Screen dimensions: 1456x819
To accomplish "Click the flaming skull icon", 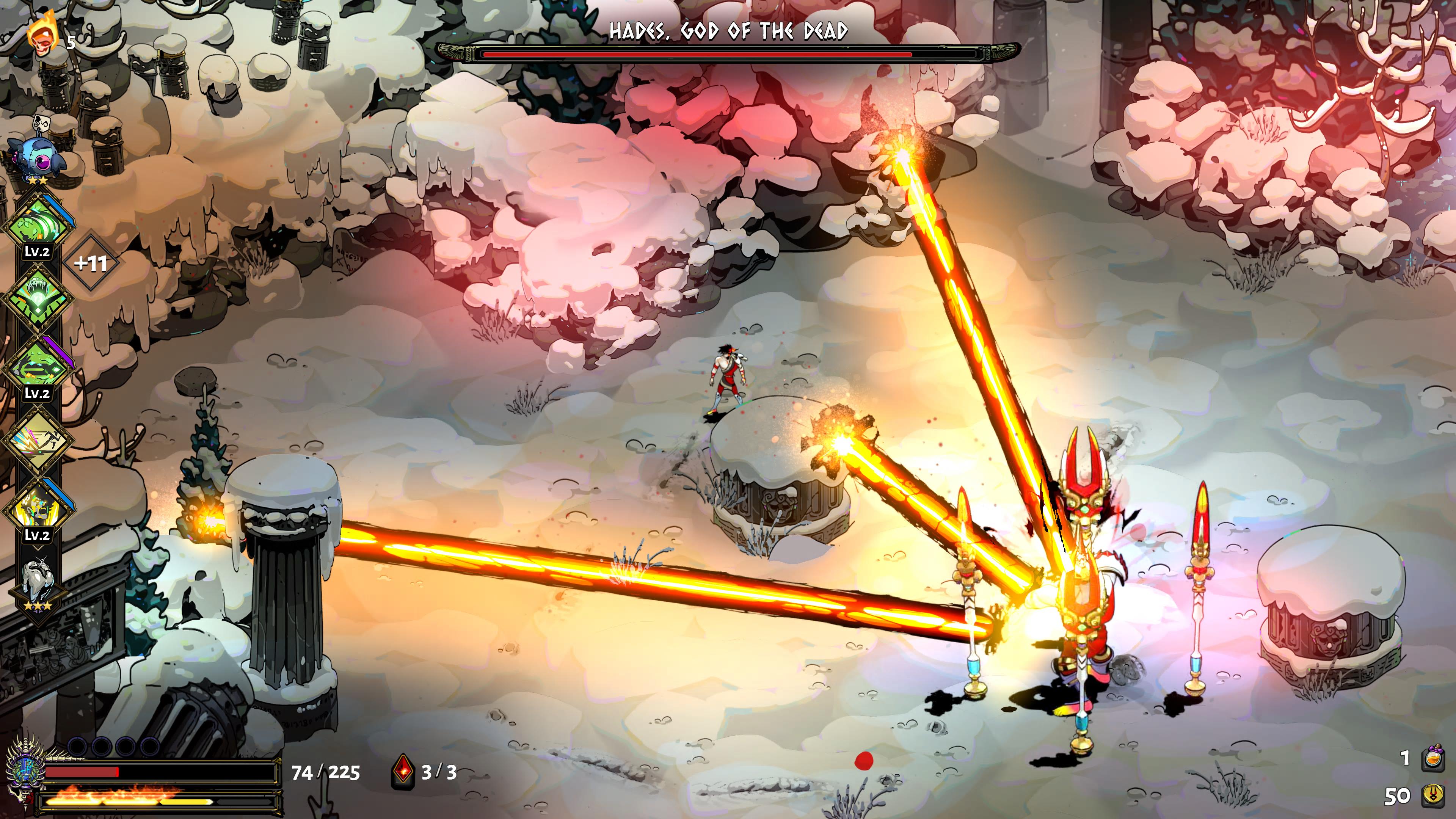I will (x=43, y=35).
